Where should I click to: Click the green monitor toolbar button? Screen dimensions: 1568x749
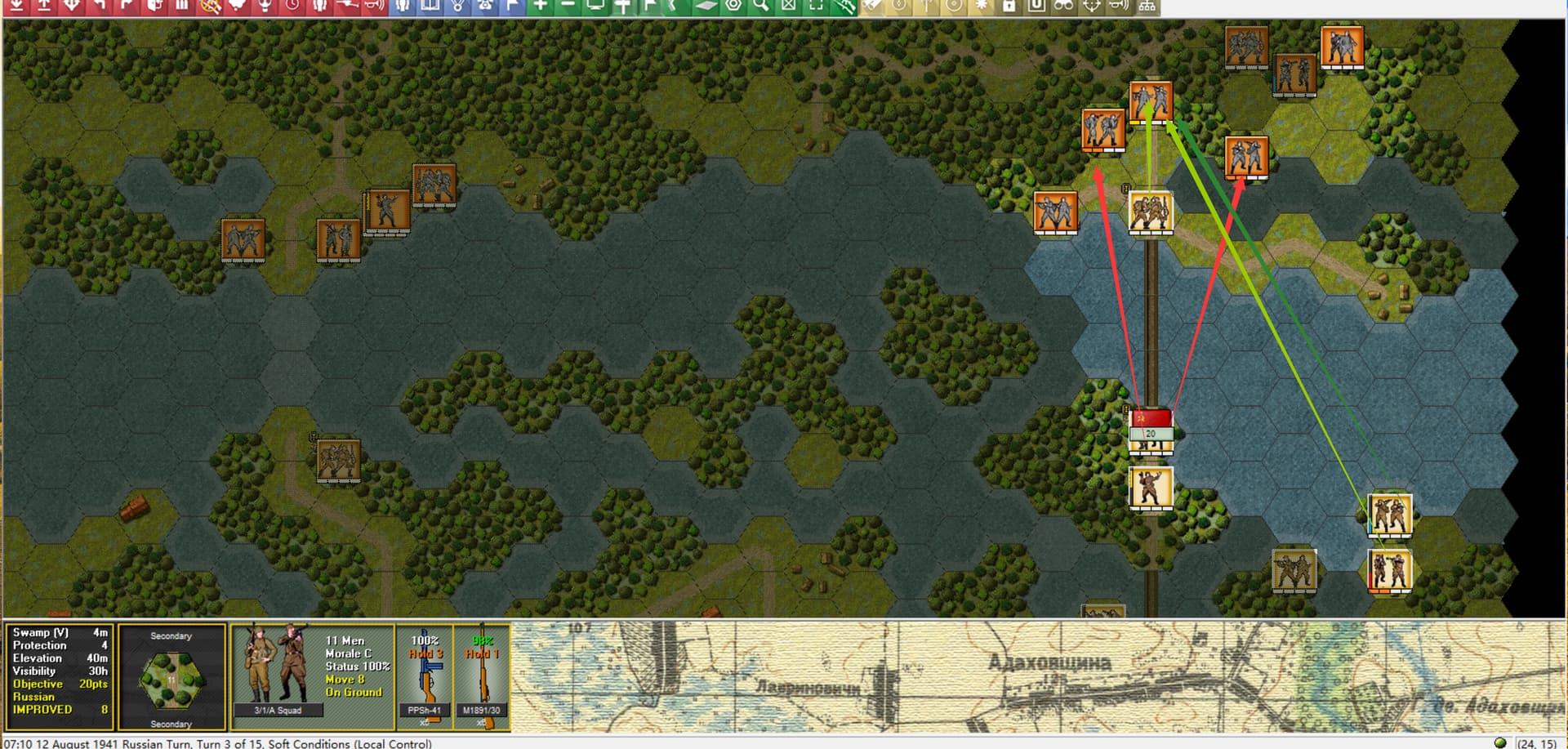(x=595, y=7)
